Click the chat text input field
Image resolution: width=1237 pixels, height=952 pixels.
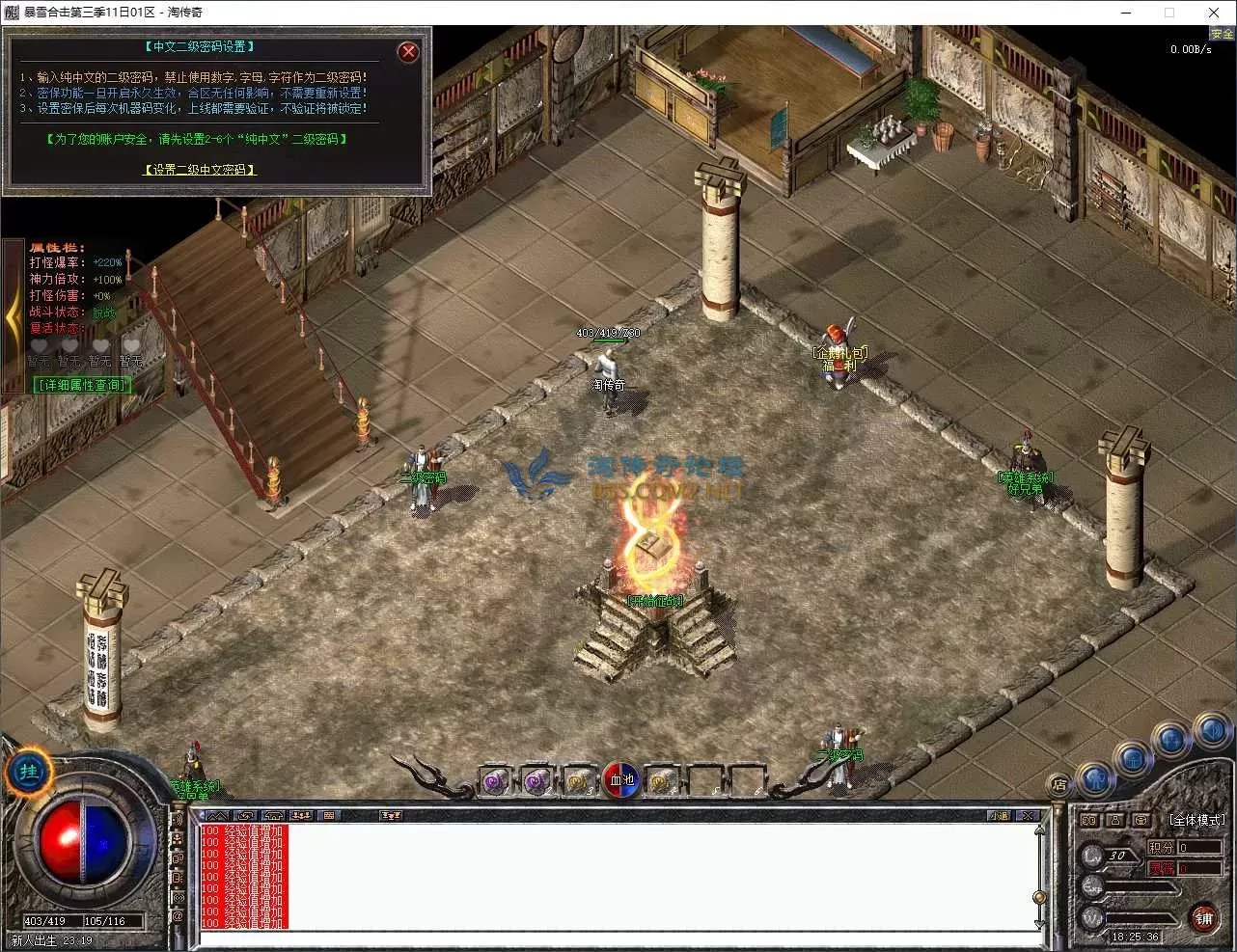coord(618,939)
